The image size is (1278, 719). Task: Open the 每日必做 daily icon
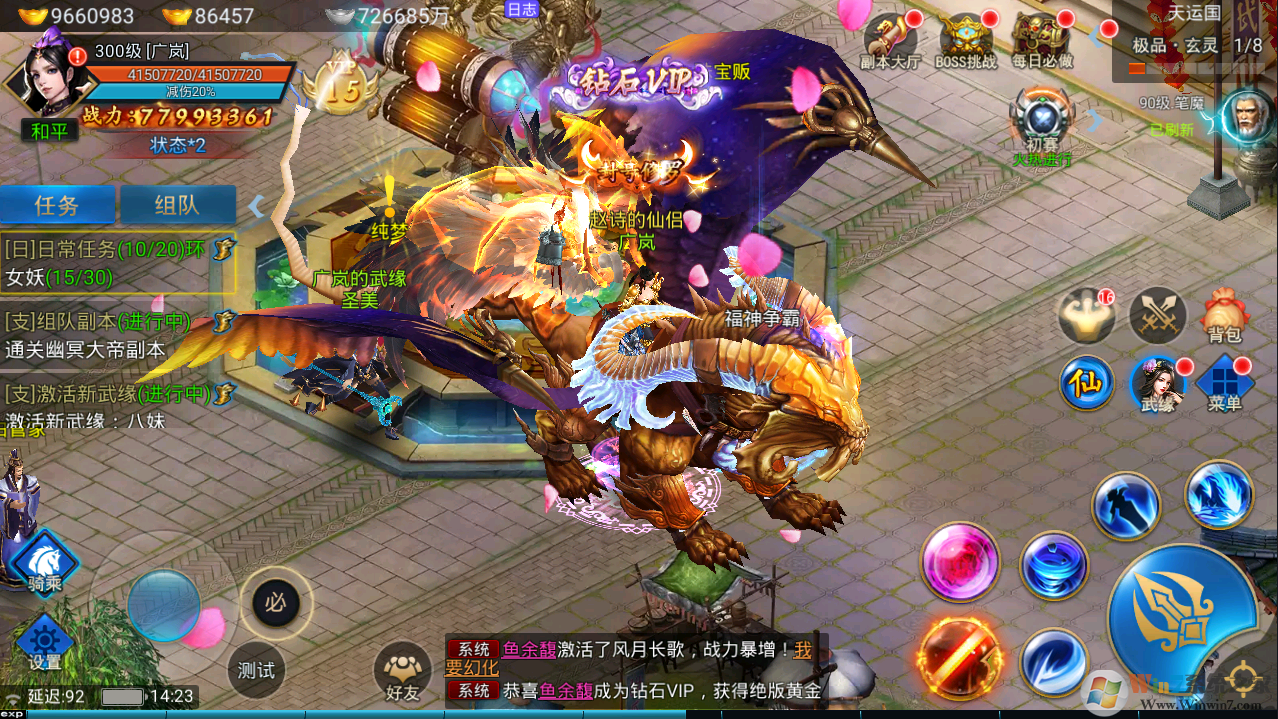1041,40
